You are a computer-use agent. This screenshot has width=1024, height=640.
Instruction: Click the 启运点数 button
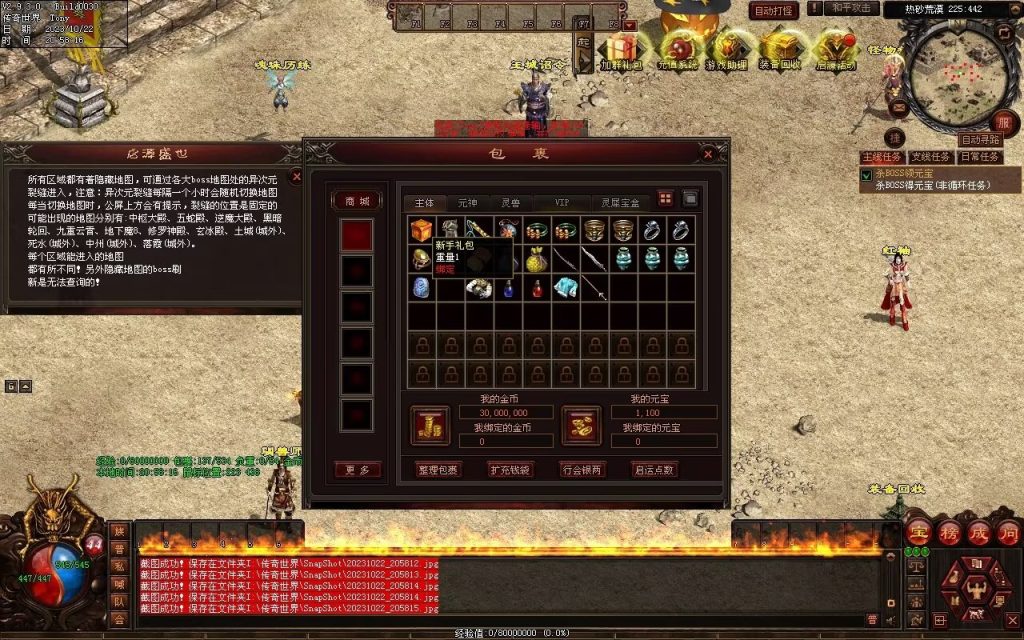pyautogui.click(x=655, y=469)
